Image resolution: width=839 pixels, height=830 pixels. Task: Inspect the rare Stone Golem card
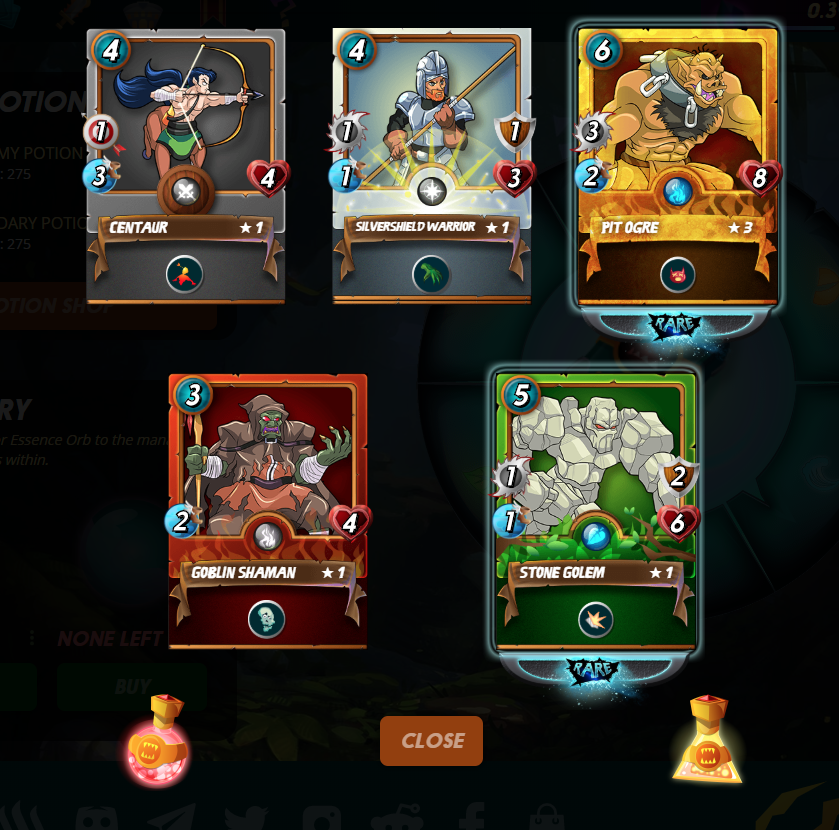pyautogui.click(x=595, y=510)
